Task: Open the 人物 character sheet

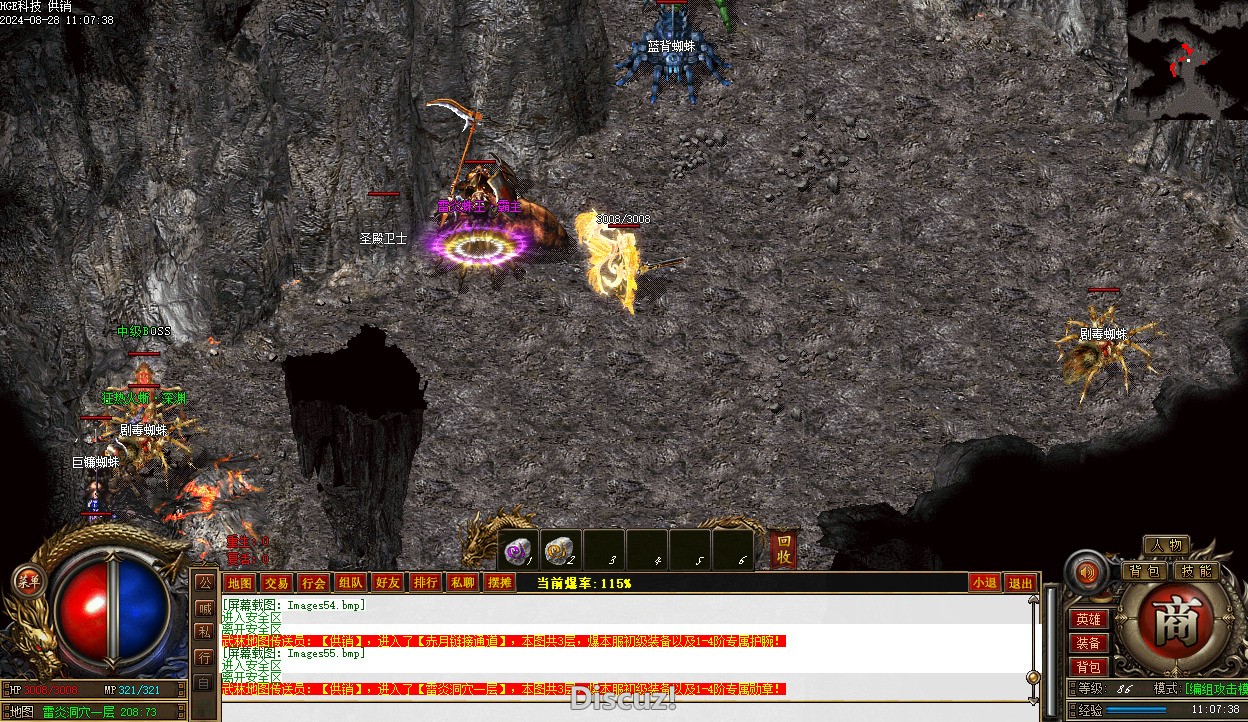Action: click(x=1166, y=545)
